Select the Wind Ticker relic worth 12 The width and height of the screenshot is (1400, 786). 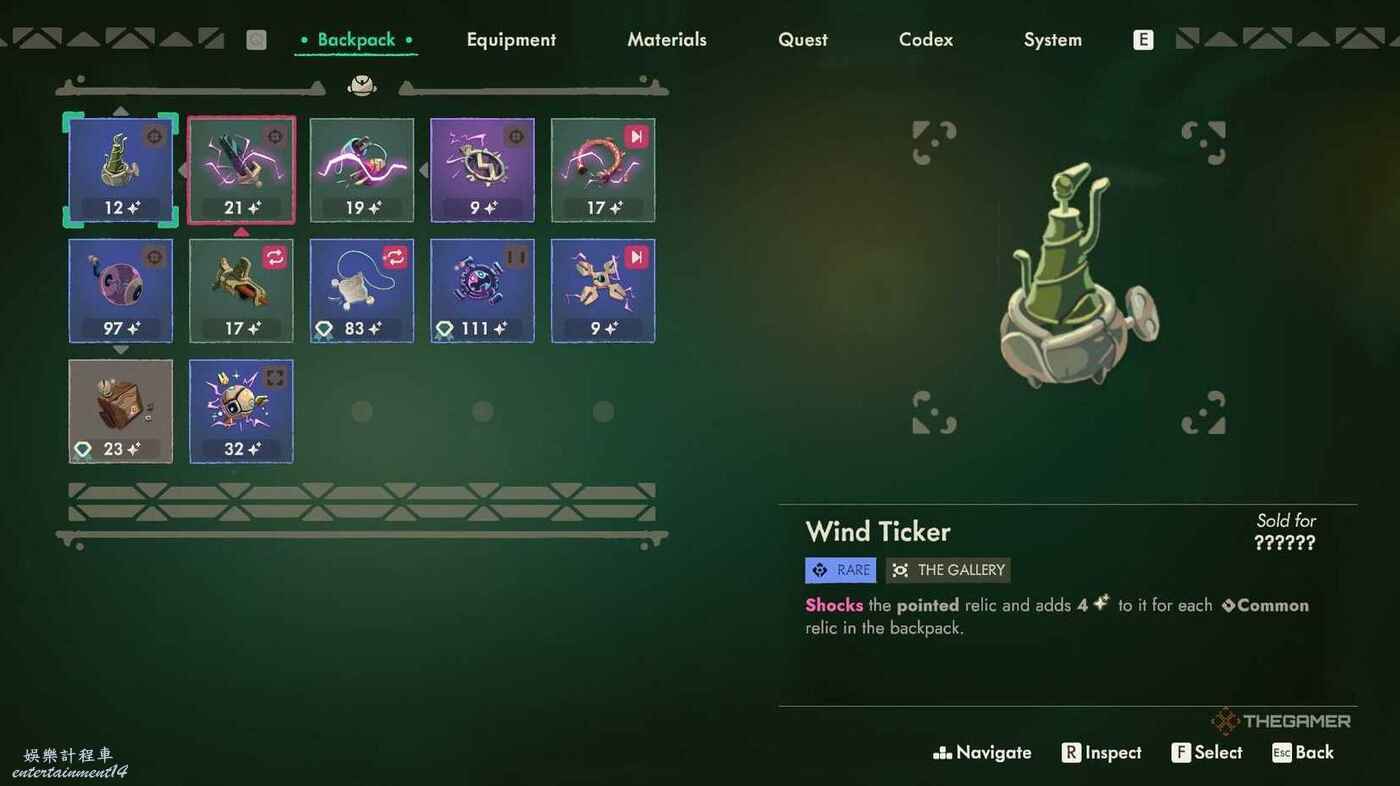(x=121, y=170)
